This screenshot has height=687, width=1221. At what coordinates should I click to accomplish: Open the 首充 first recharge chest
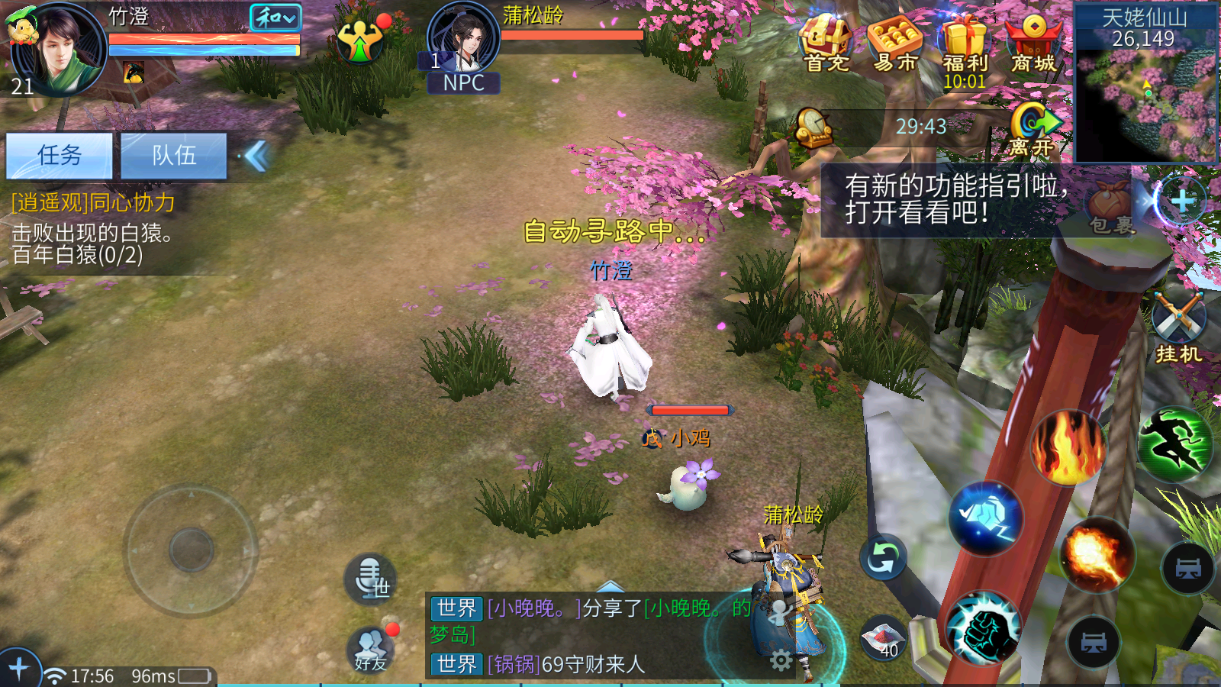click(826, 43)
